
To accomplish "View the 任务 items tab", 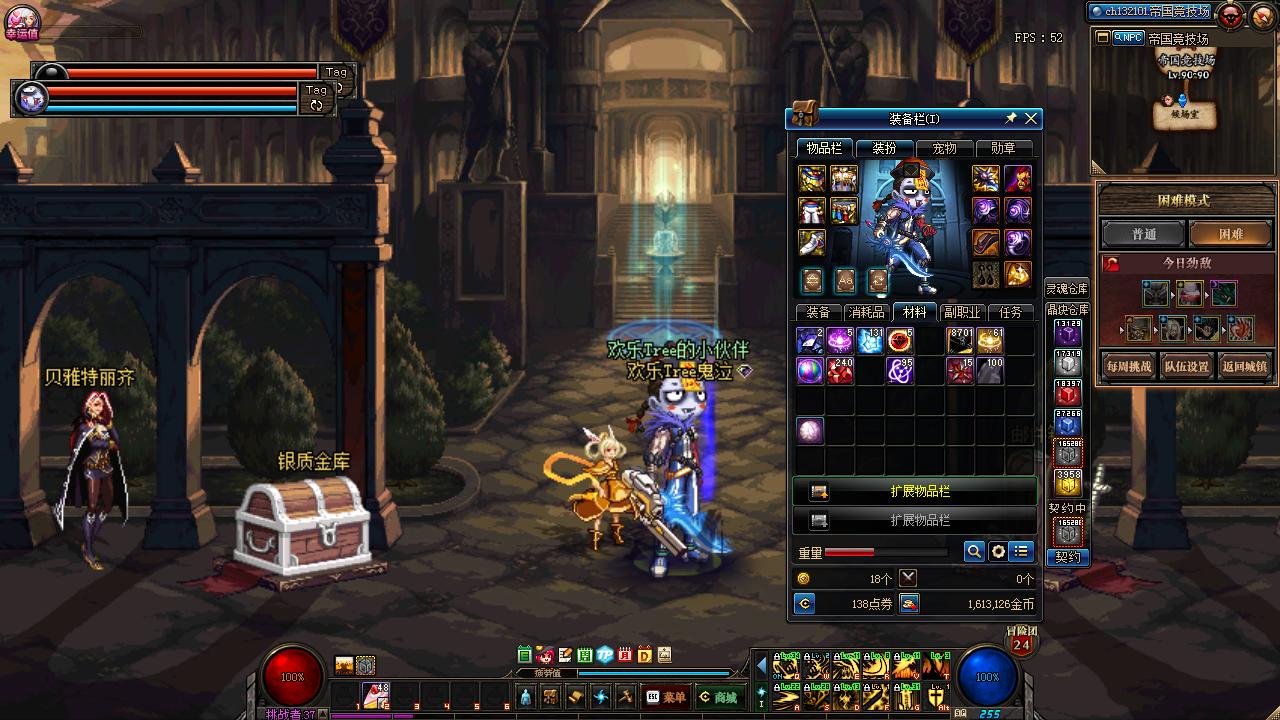I will (x=1010, y=312).
